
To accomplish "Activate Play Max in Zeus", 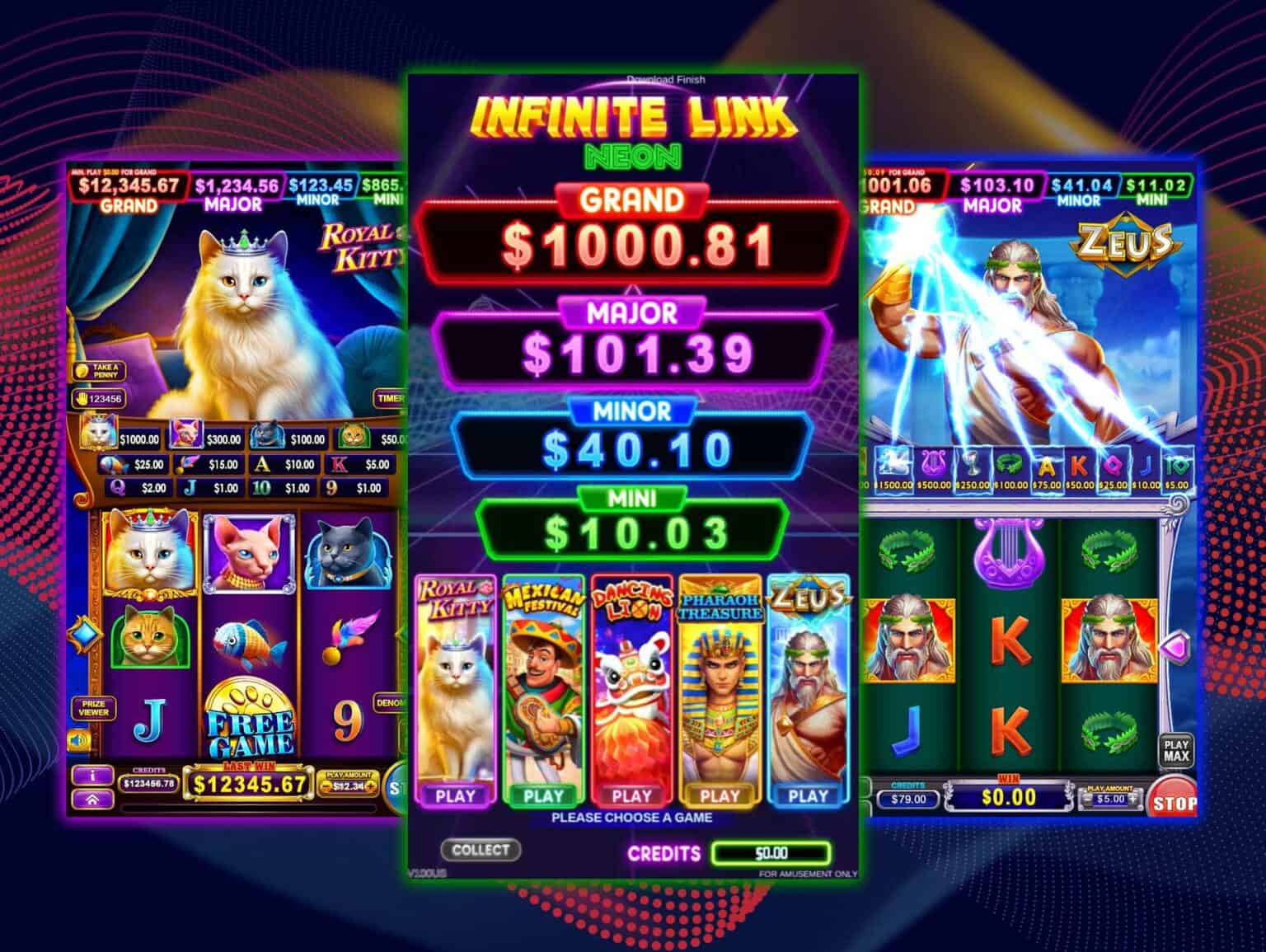I will point(1176,750).
